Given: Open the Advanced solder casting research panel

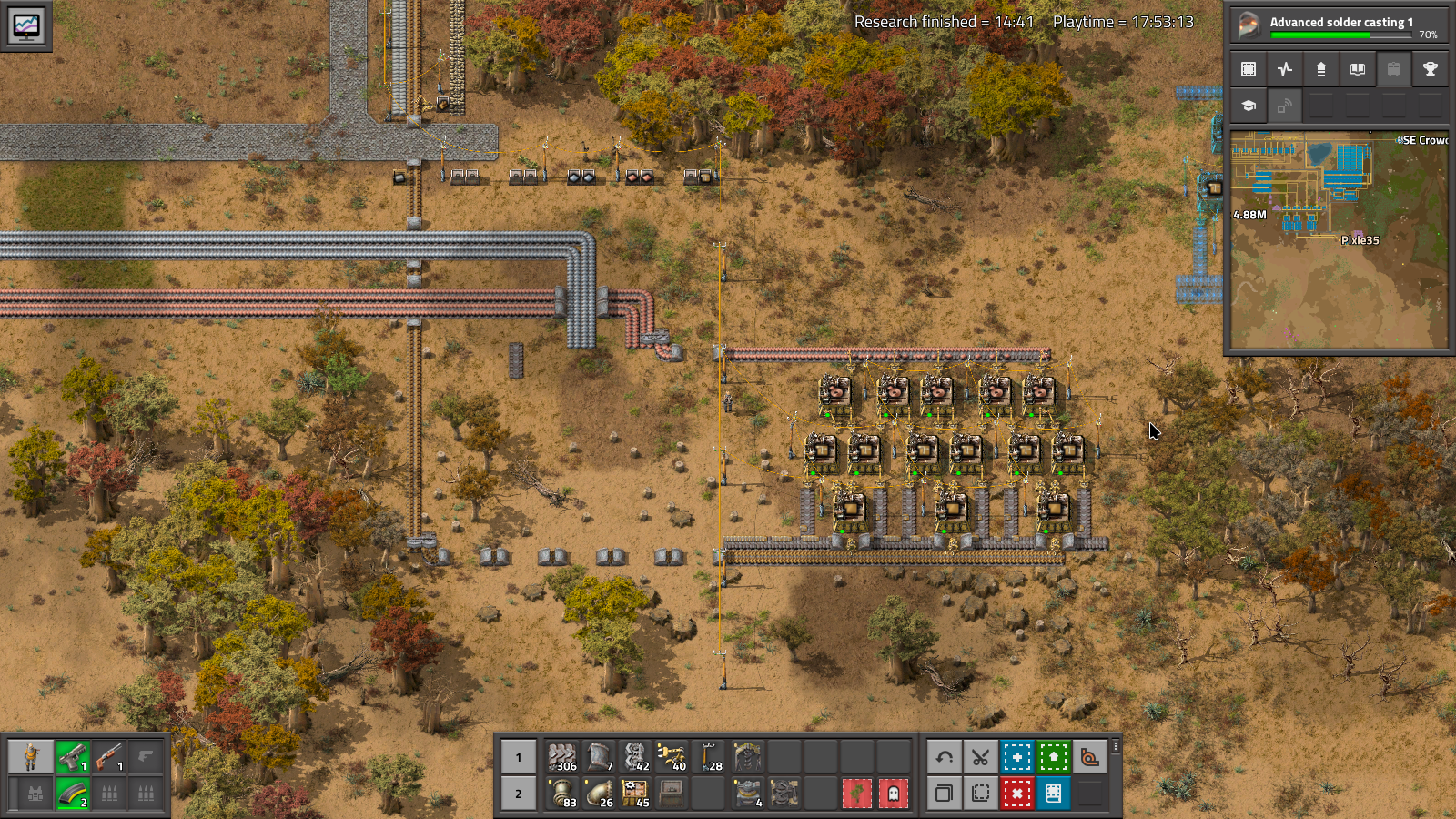Looking at the screenshot, I should [1339, 25].
